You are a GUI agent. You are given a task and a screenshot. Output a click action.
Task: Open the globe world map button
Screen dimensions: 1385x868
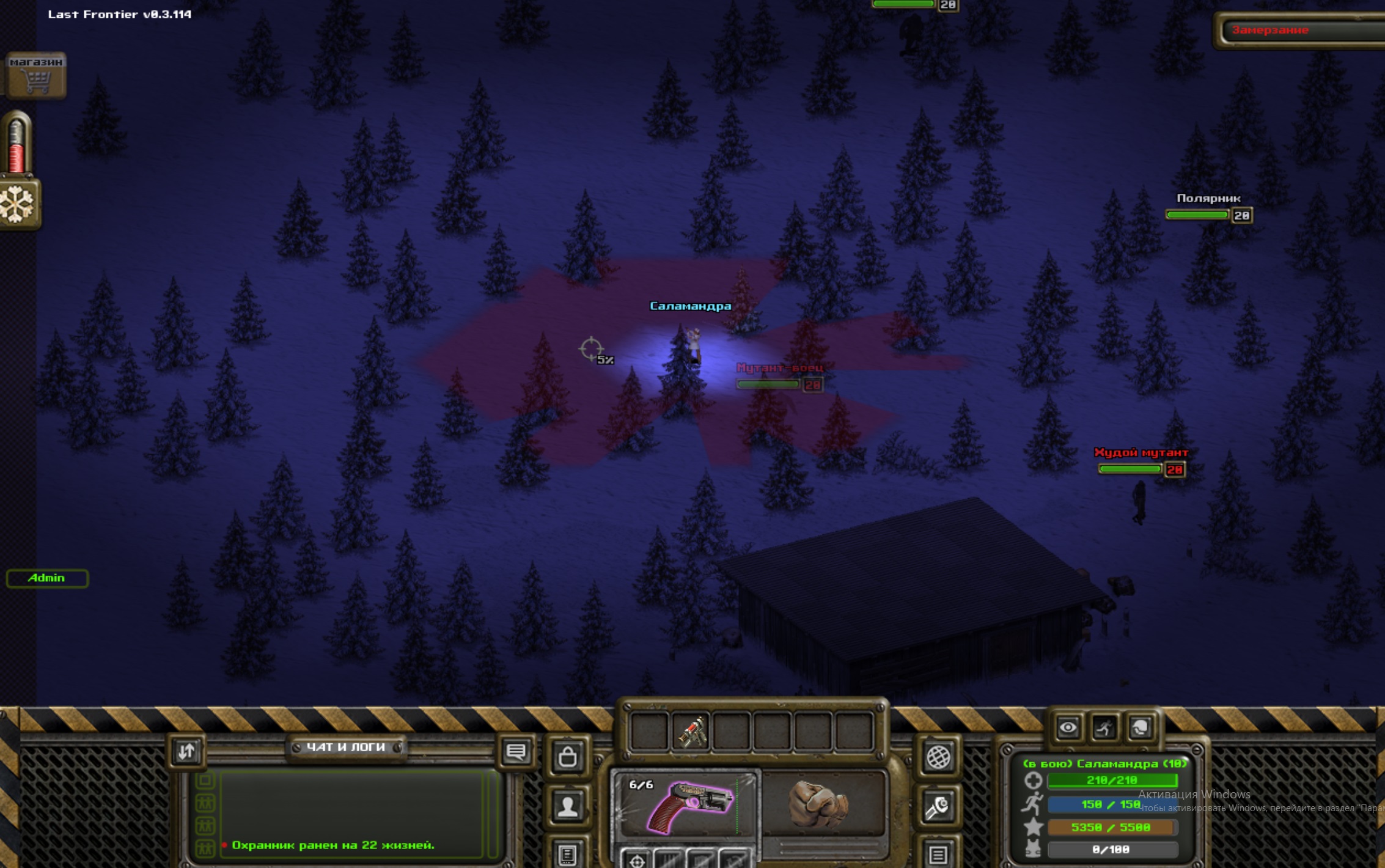click(938, 758)
